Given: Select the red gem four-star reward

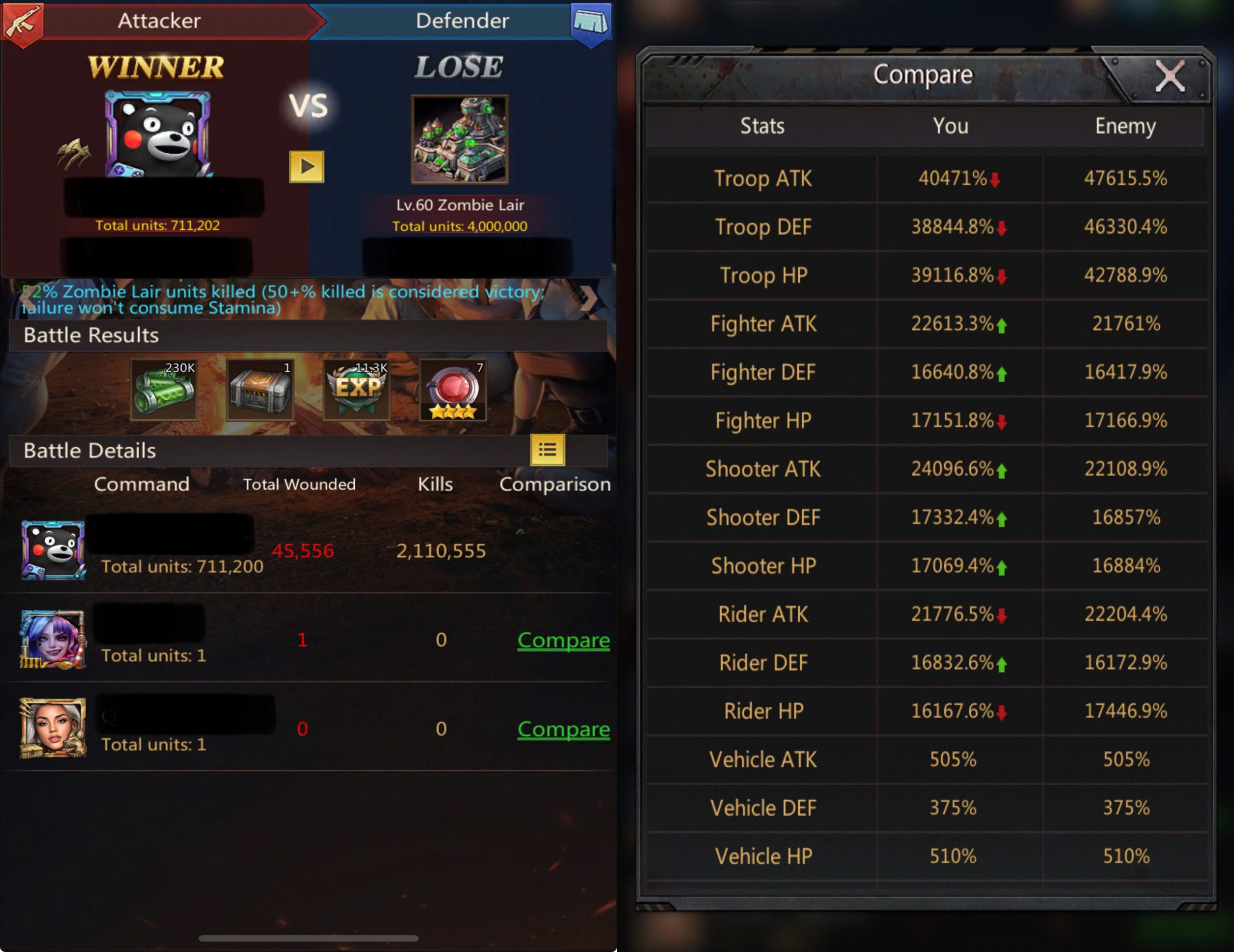Looking at the screenshot, I should 453,389.
